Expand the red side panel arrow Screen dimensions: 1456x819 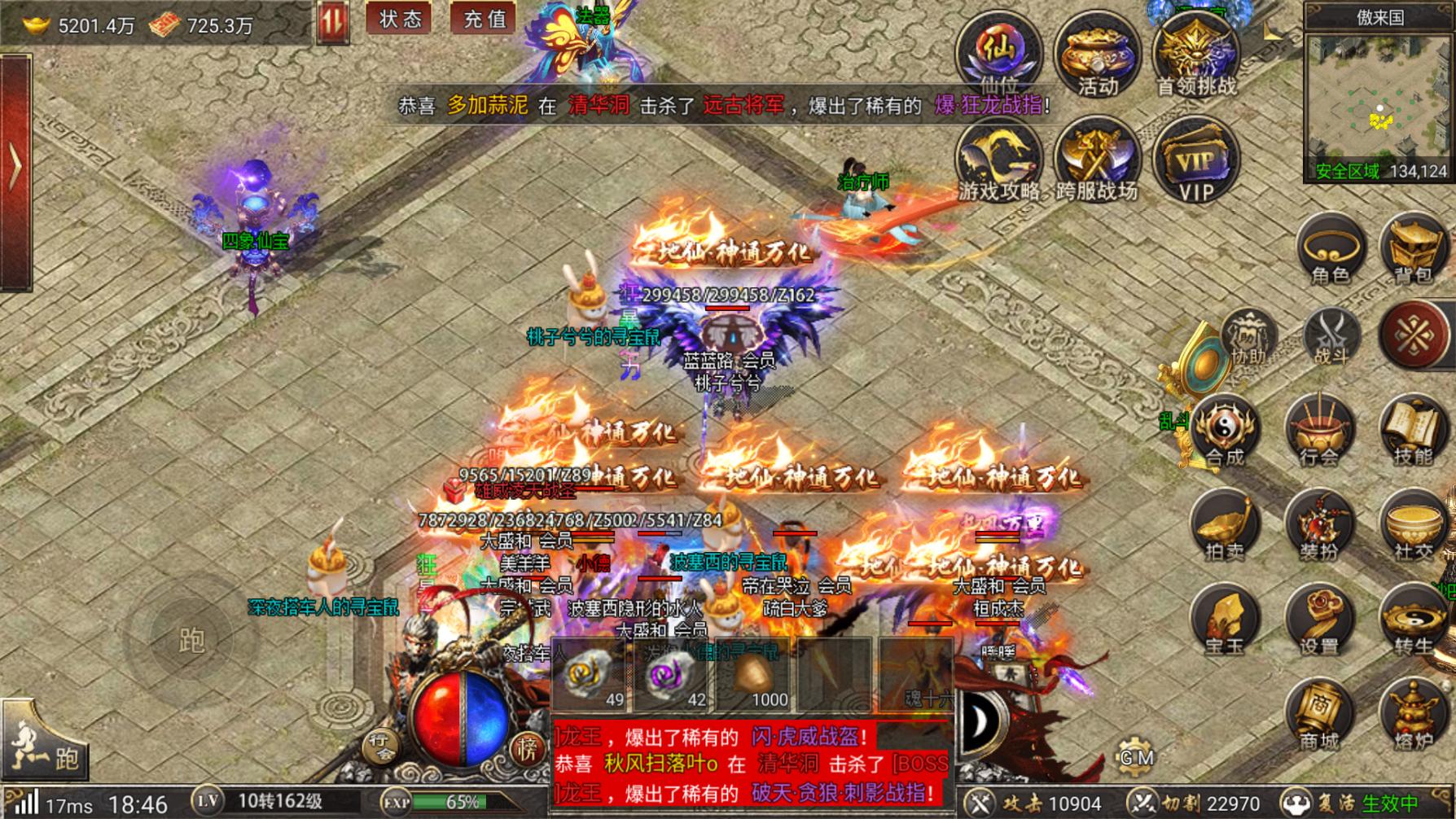tap(15, 169)
